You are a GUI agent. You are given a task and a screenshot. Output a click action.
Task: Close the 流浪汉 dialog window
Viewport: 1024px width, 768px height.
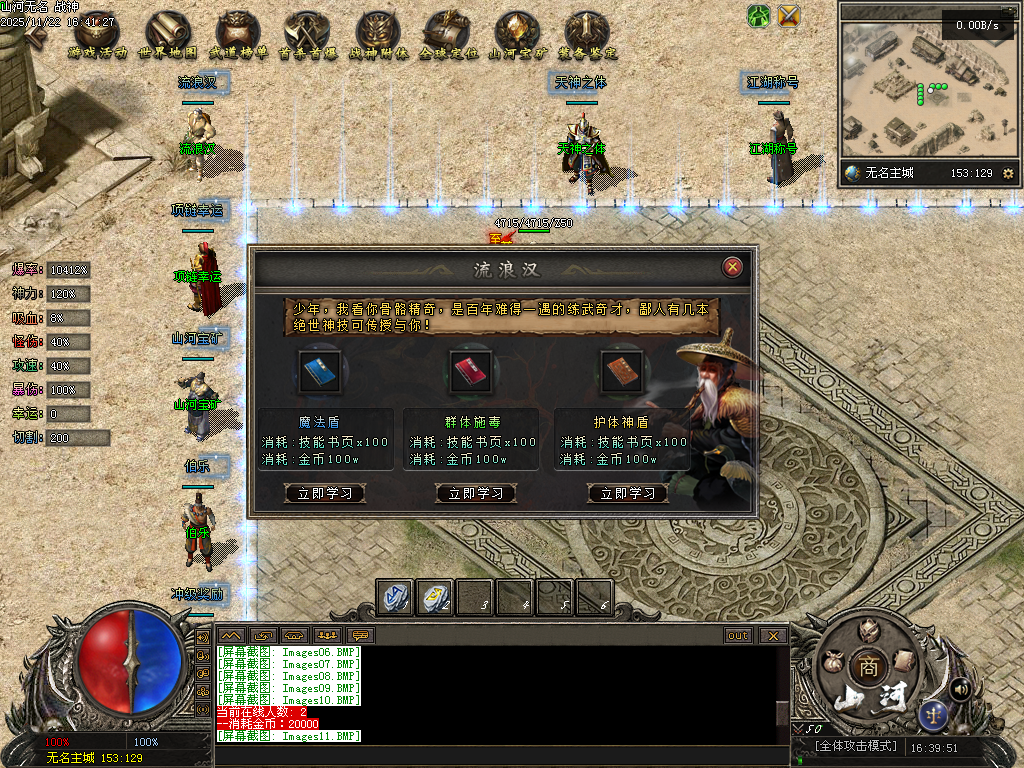[x=733, y=267]
